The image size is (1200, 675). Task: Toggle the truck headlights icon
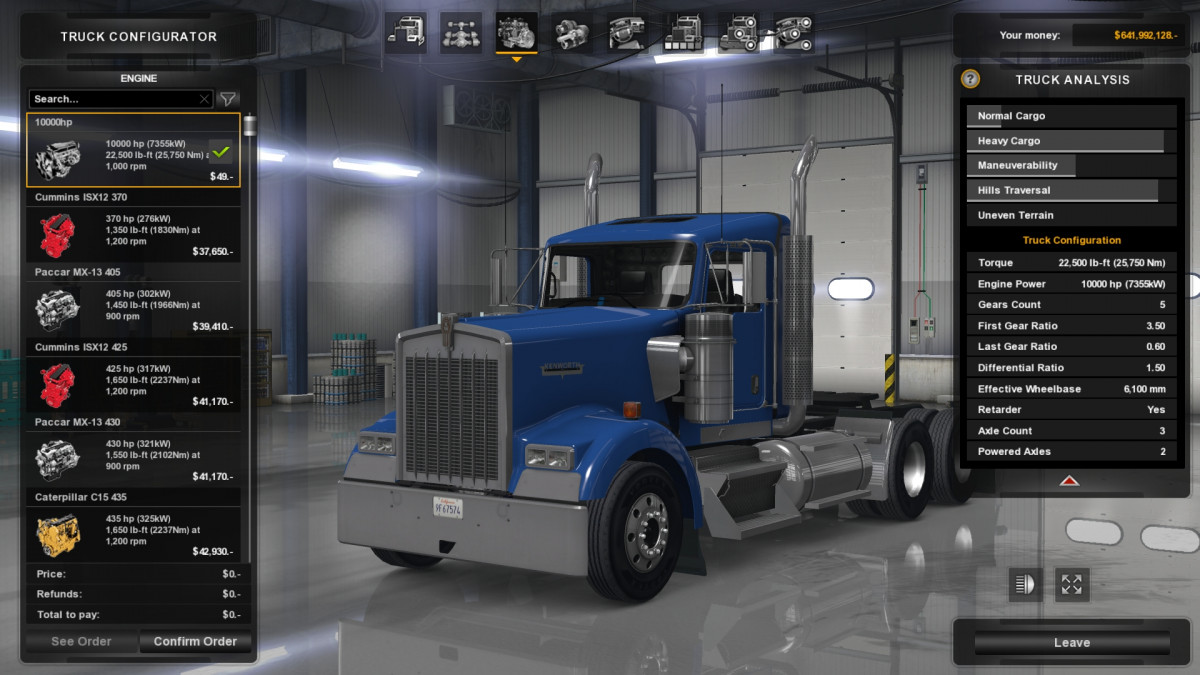(x=1025, y=585)
